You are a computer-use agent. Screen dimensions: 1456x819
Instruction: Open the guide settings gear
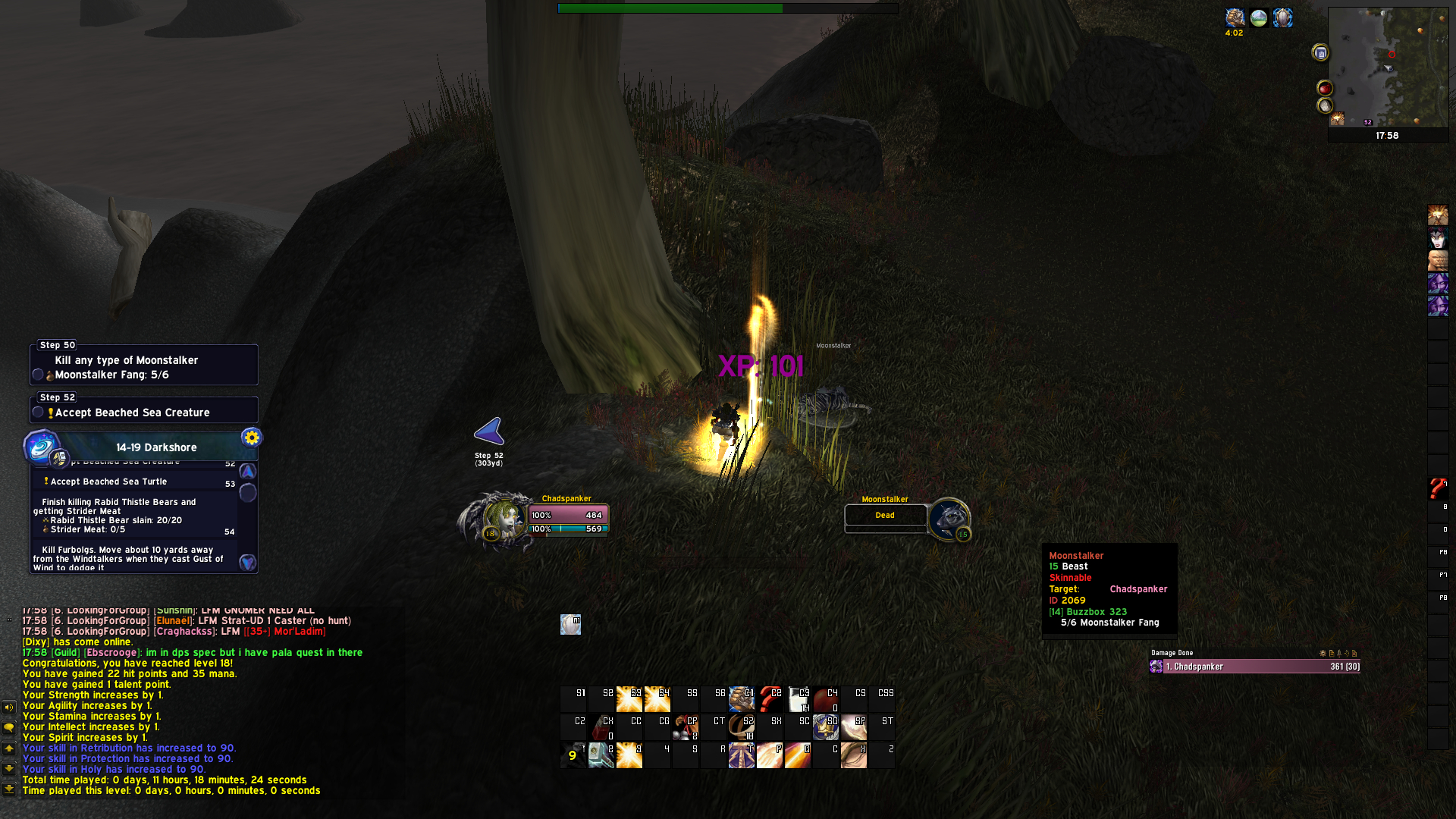pos(252,438)
